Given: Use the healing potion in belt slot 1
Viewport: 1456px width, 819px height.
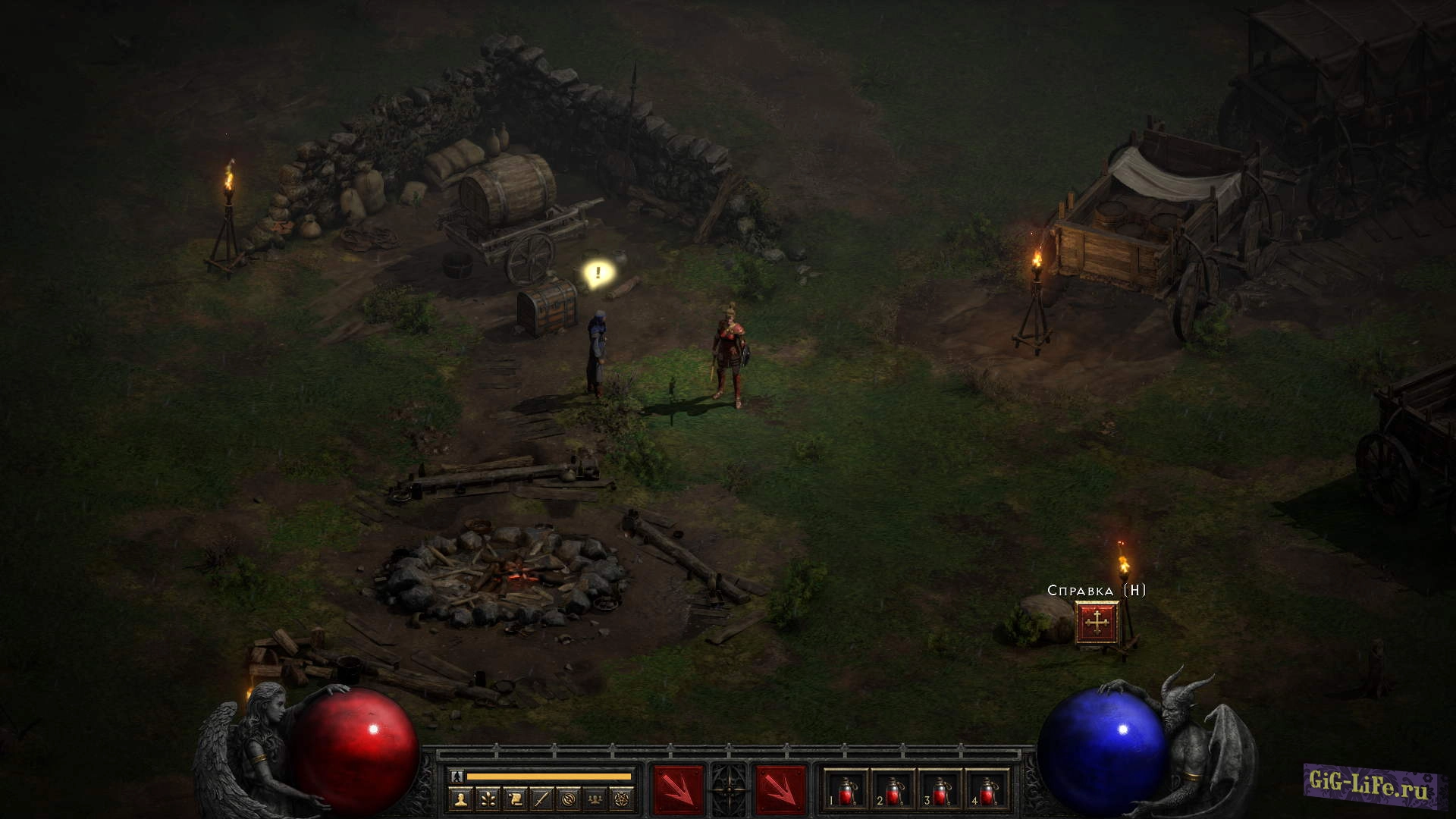Looking at the screenshot, I should tap(846, 792).
